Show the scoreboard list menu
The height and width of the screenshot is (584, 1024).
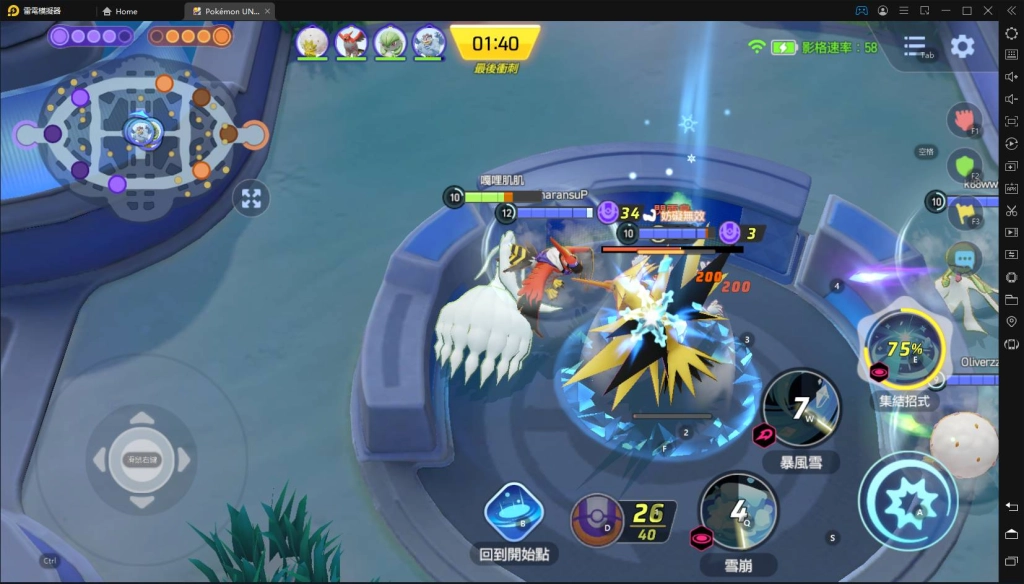914,46
